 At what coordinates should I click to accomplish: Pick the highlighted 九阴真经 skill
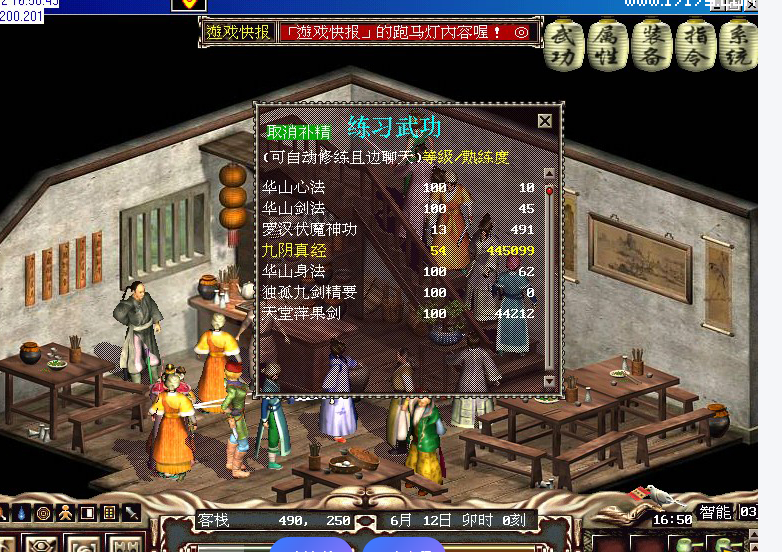pyautogui.click(x=294, y=250)
